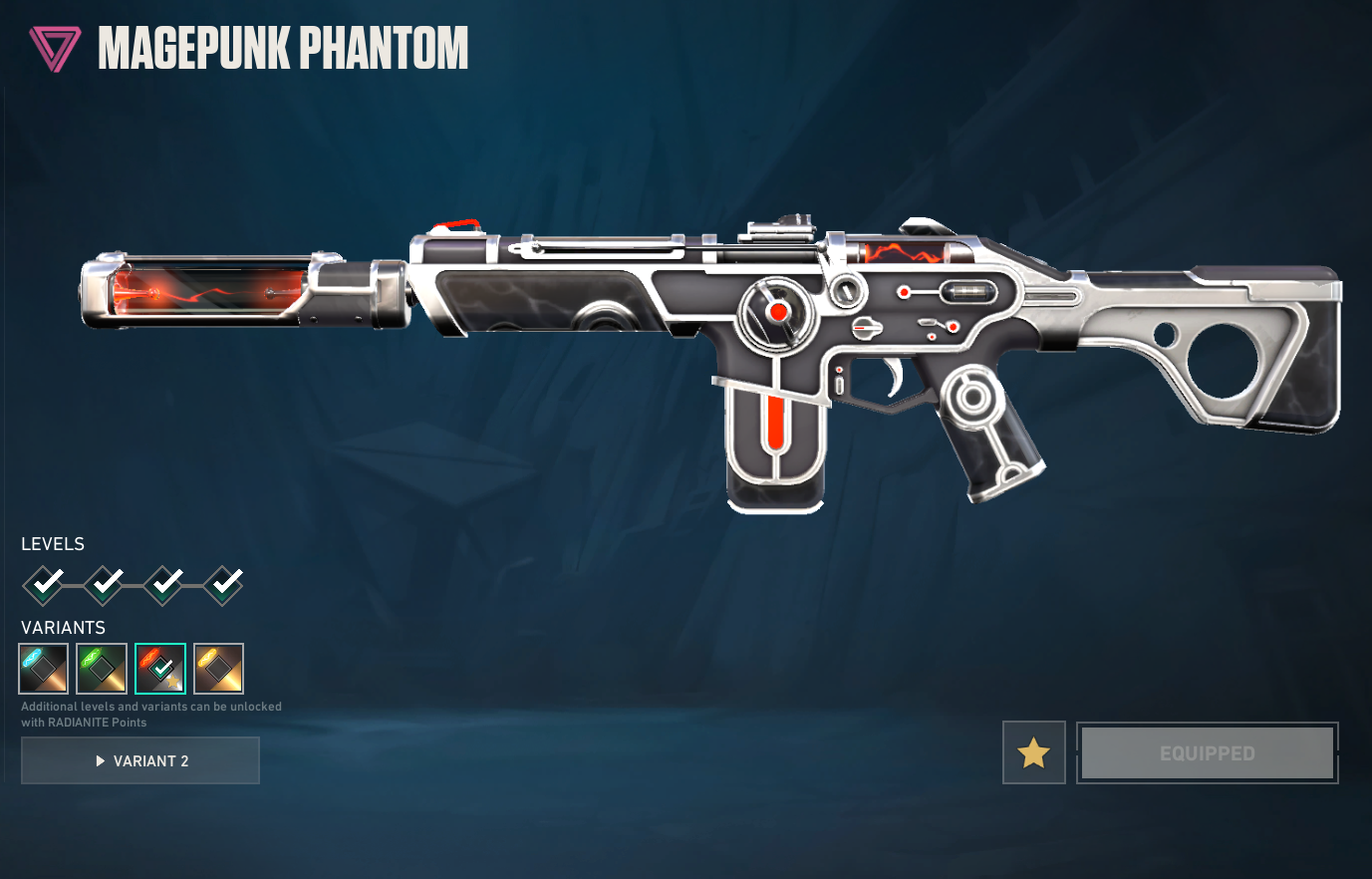Choose the green variant swatch
The height and width of the screenshot is (879, 1372).
click(102, 669)
